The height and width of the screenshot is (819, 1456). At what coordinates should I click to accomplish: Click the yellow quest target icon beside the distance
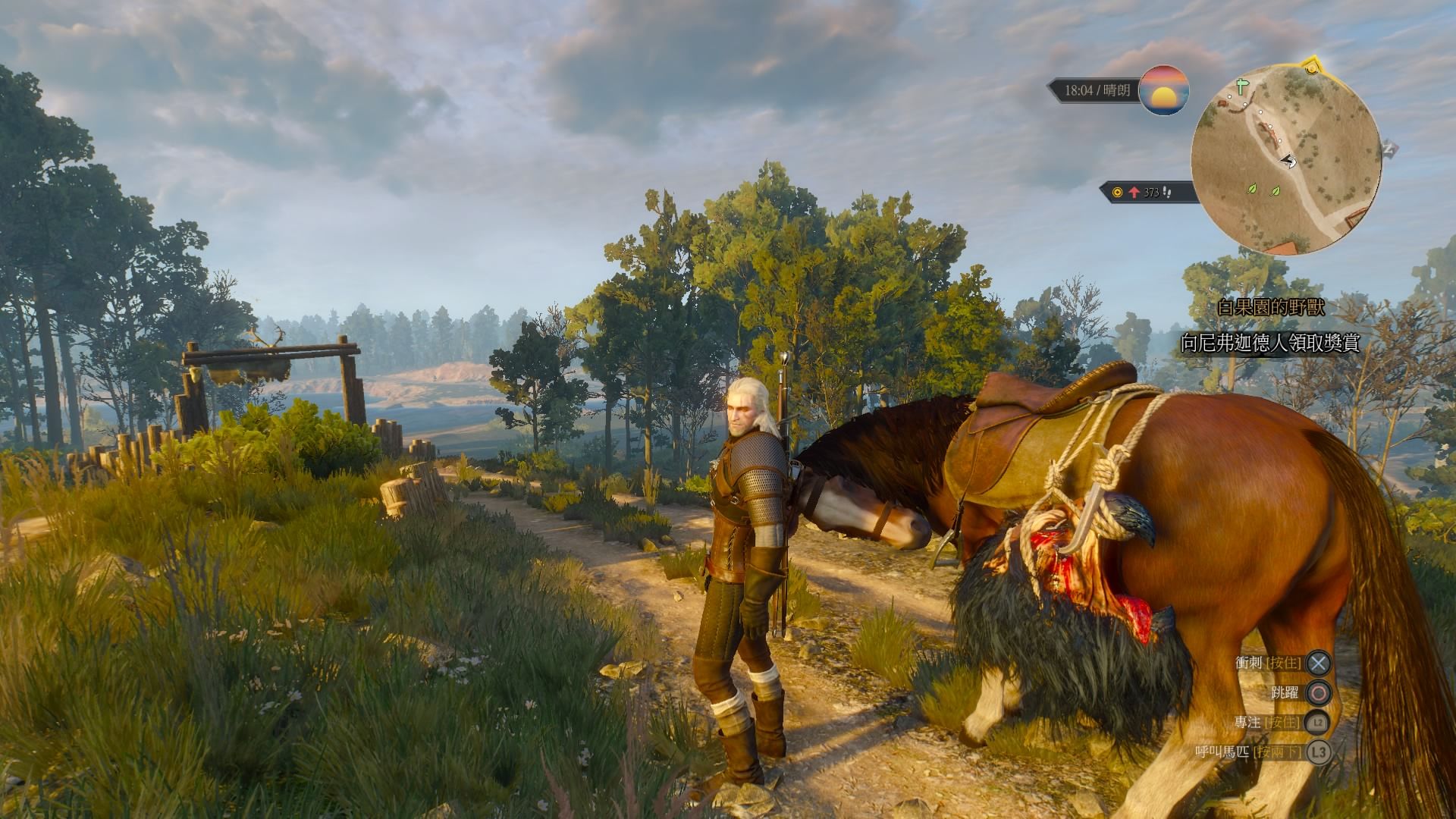coord(1117,193)
